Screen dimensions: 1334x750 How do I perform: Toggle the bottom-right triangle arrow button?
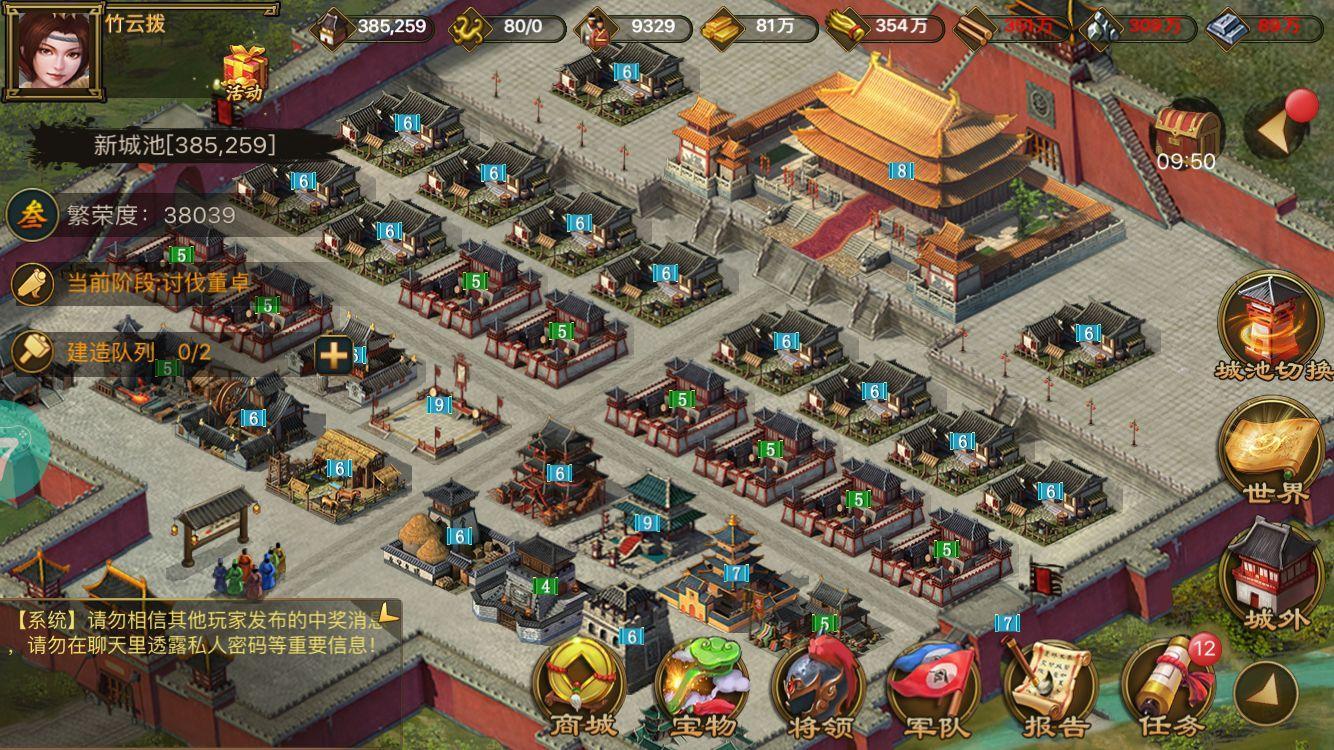coord(1263,692)
